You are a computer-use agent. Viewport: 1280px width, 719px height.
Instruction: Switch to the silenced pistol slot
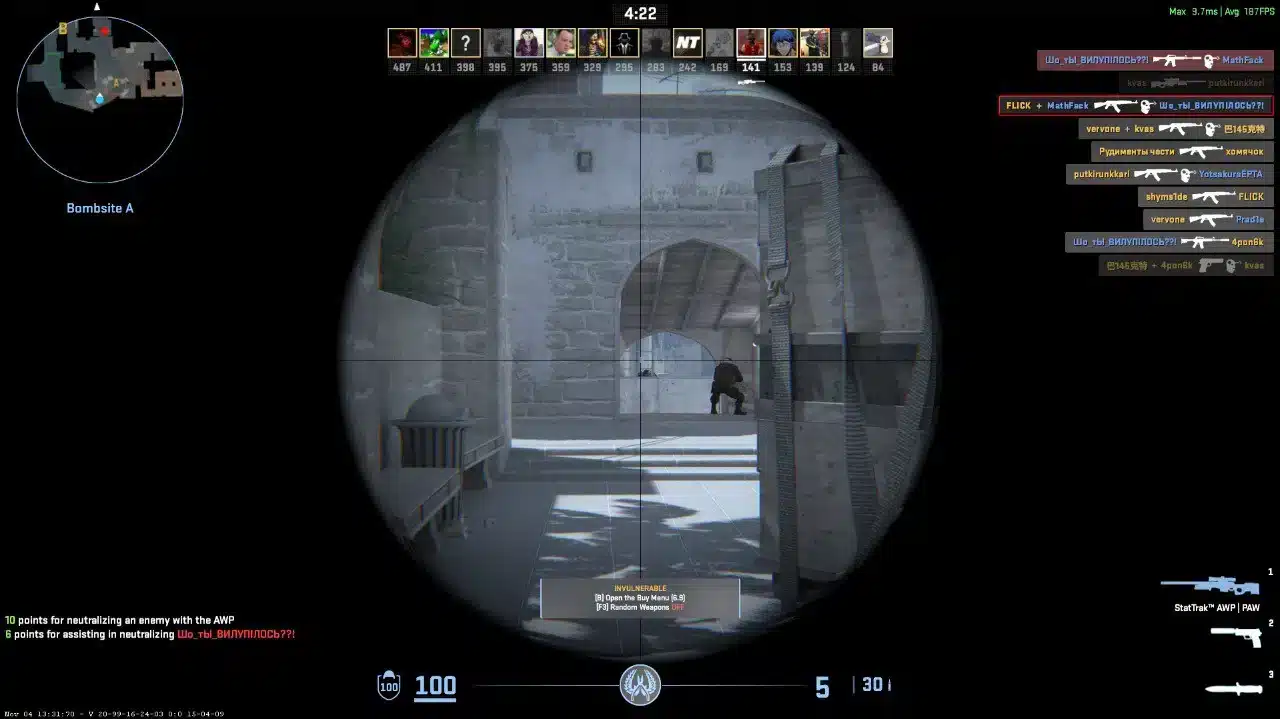pyautogui.click(x=1236, y=637)
